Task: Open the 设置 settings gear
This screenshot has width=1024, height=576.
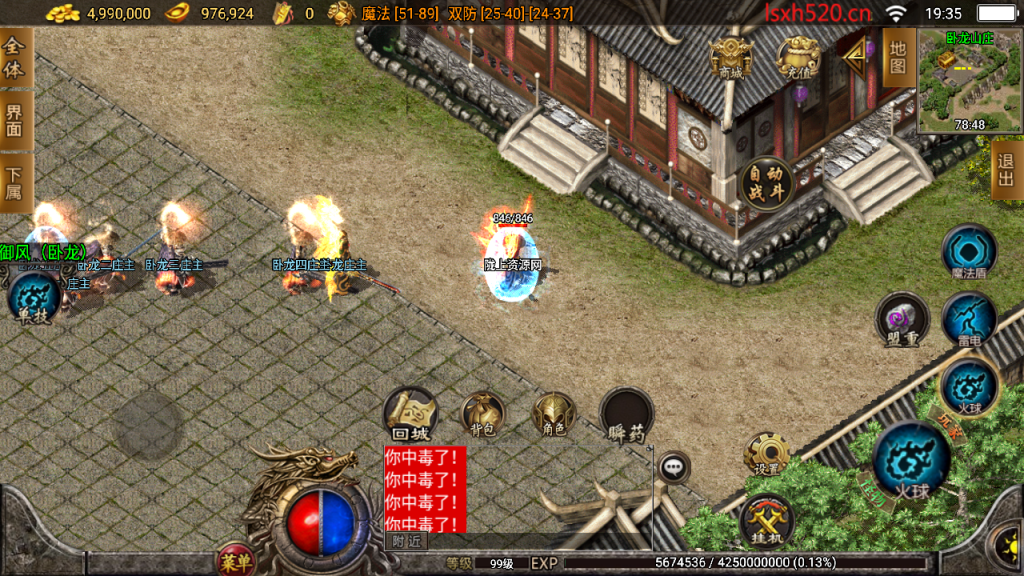Action: 767,455
